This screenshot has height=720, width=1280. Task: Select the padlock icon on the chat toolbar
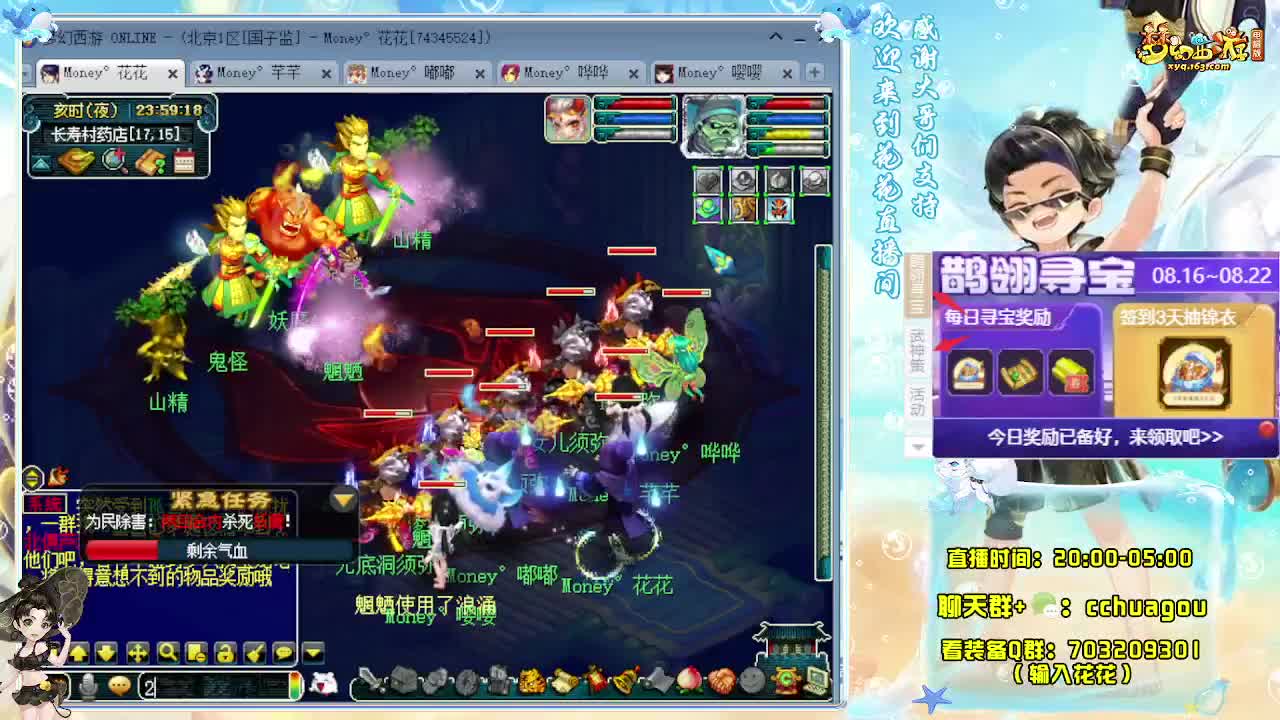[x=225, y=653]
